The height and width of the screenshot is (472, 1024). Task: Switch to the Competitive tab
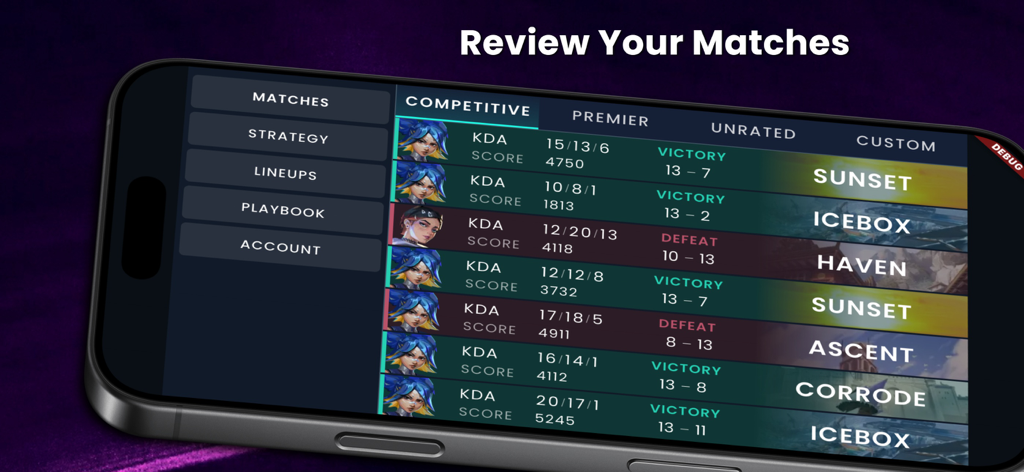point(467,108)
